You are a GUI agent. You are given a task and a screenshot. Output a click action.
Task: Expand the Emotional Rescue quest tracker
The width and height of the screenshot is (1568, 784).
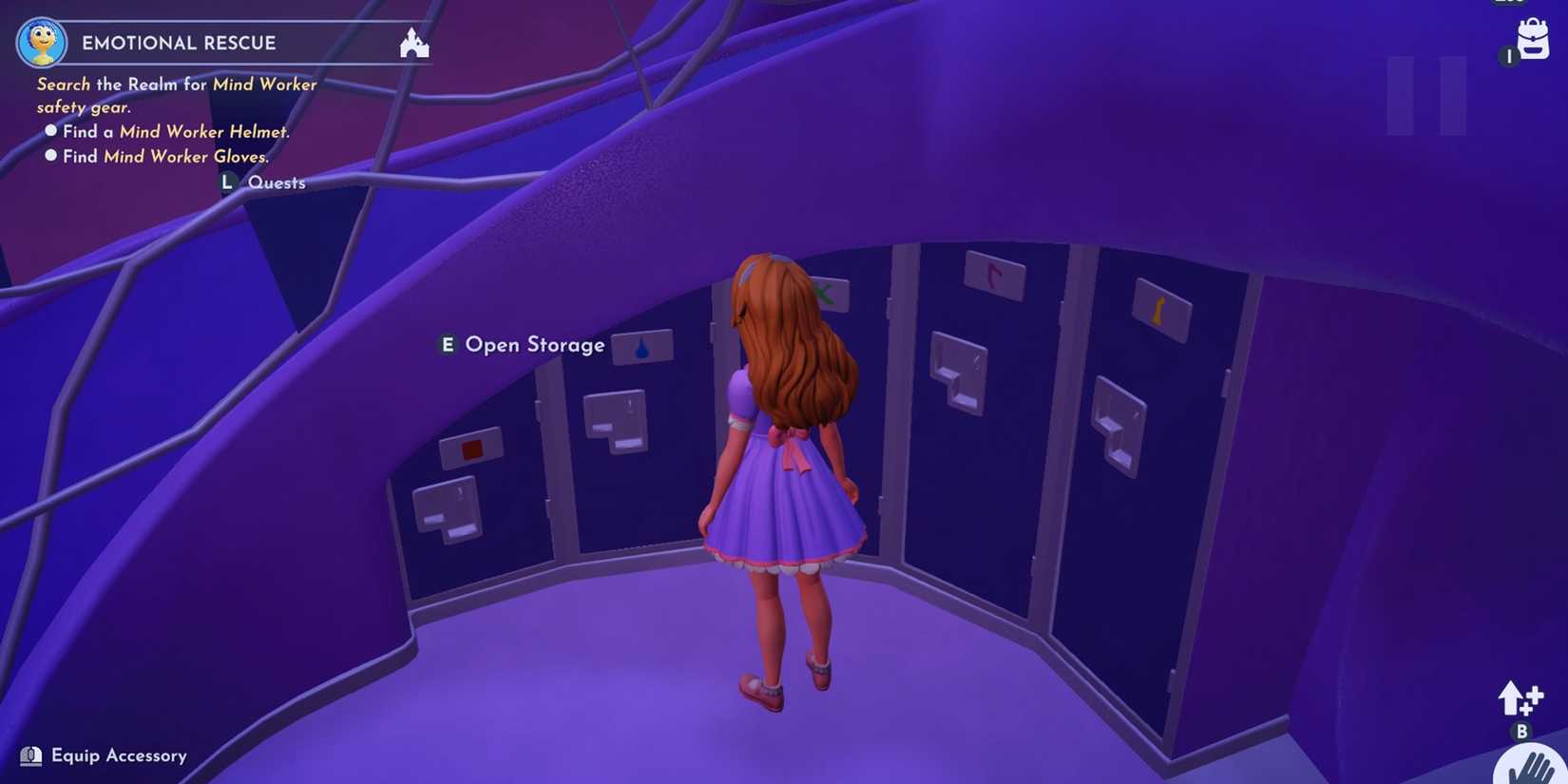click(x=177, y=43)
